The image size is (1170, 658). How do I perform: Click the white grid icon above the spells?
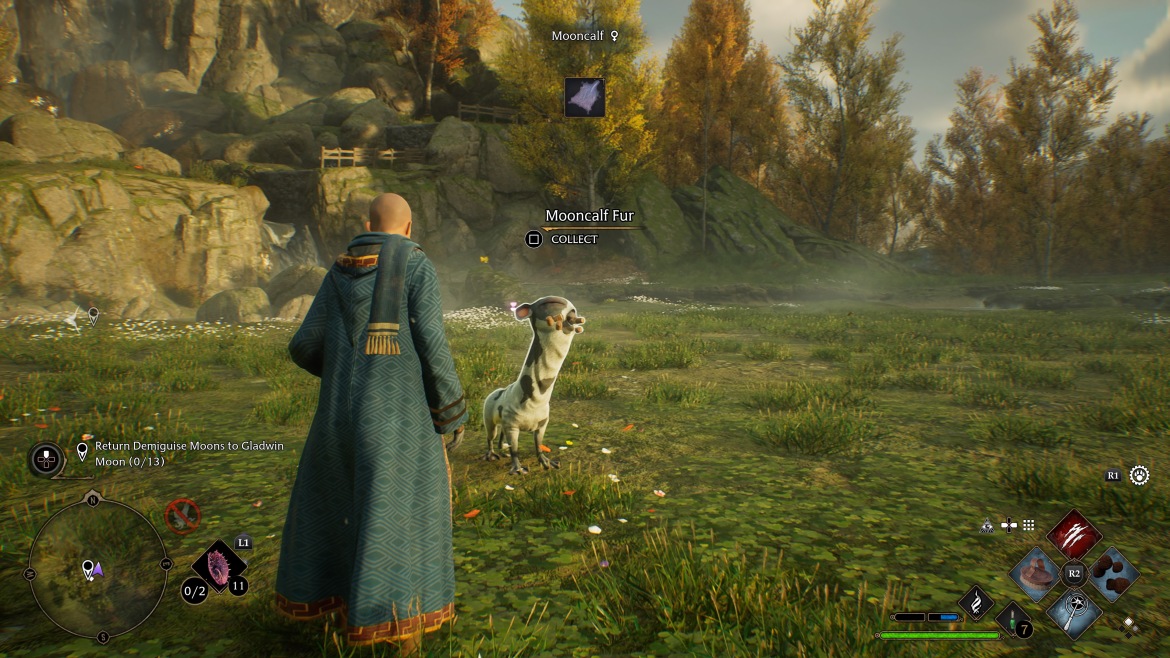(1029, 525)
